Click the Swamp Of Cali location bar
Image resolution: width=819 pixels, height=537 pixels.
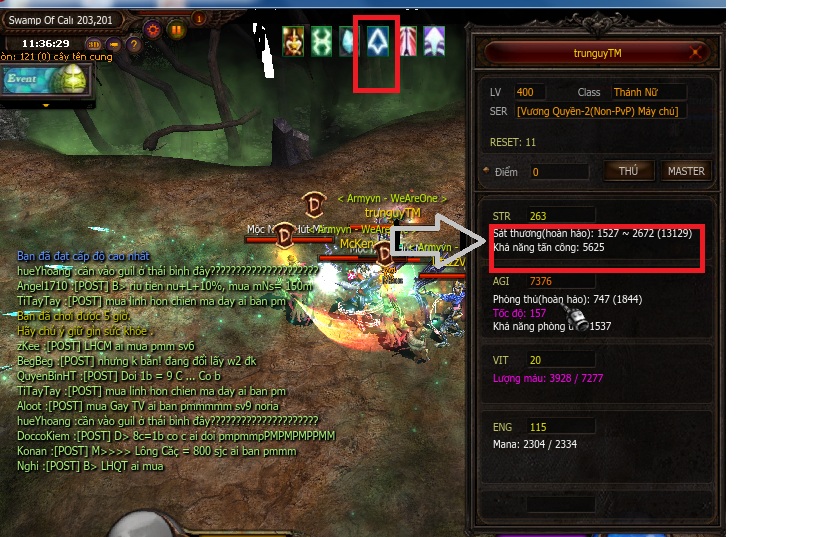(60, 19)
